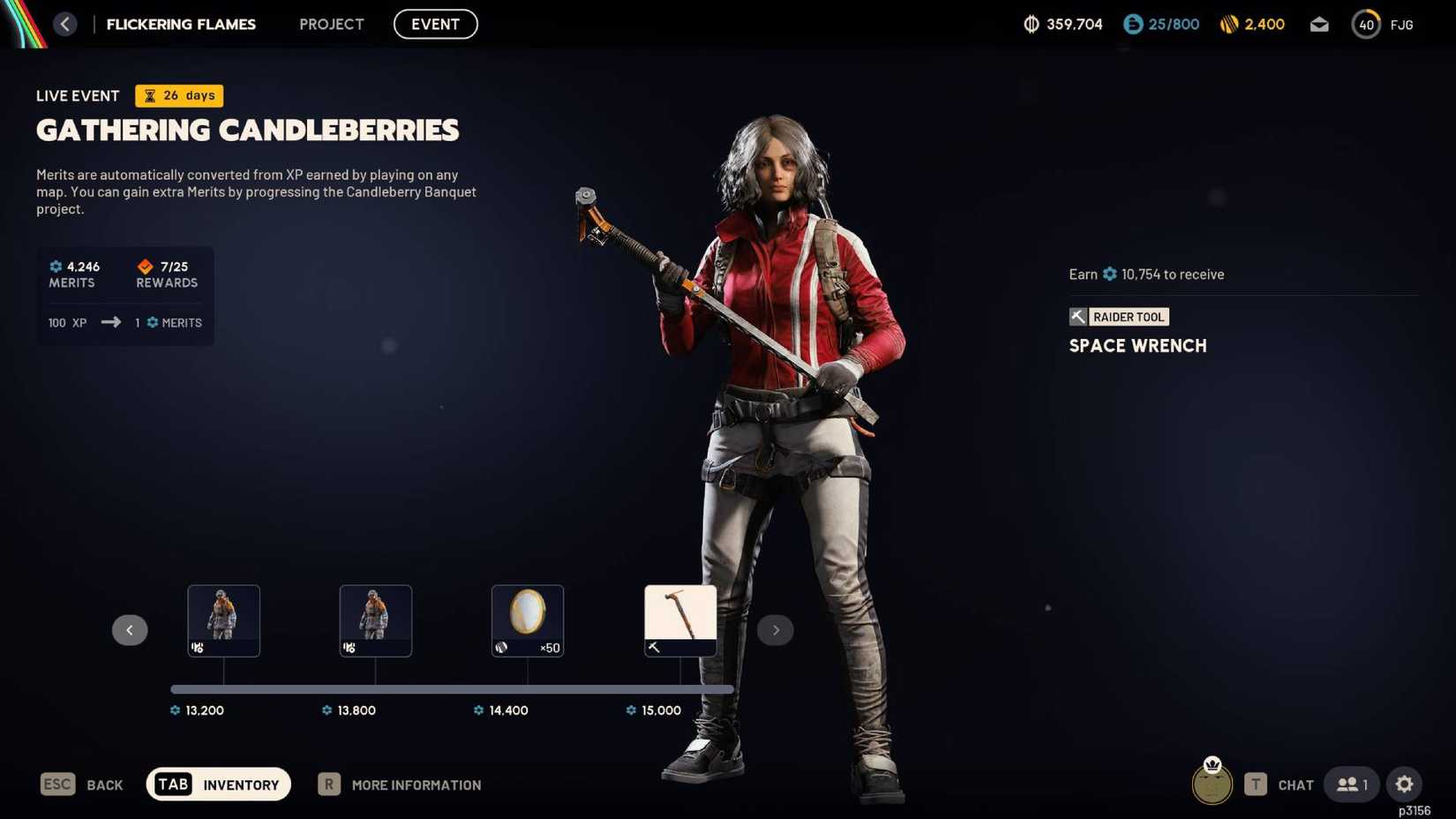Click the Raider Tool pickaxe badge icon
Viewport: 1456px width, 819px height.
click(x=1077, y=316)
